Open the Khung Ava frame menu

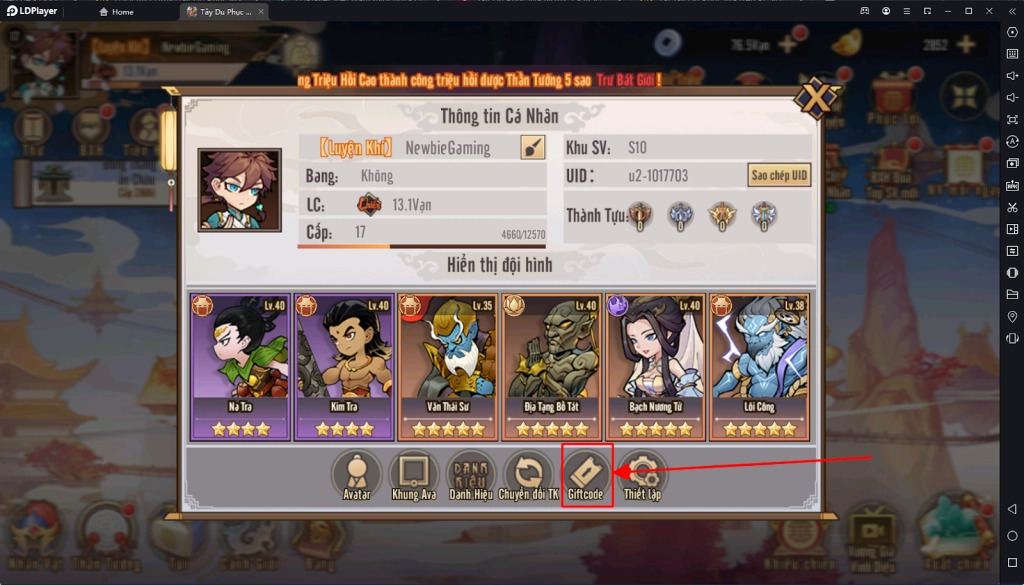414,475
